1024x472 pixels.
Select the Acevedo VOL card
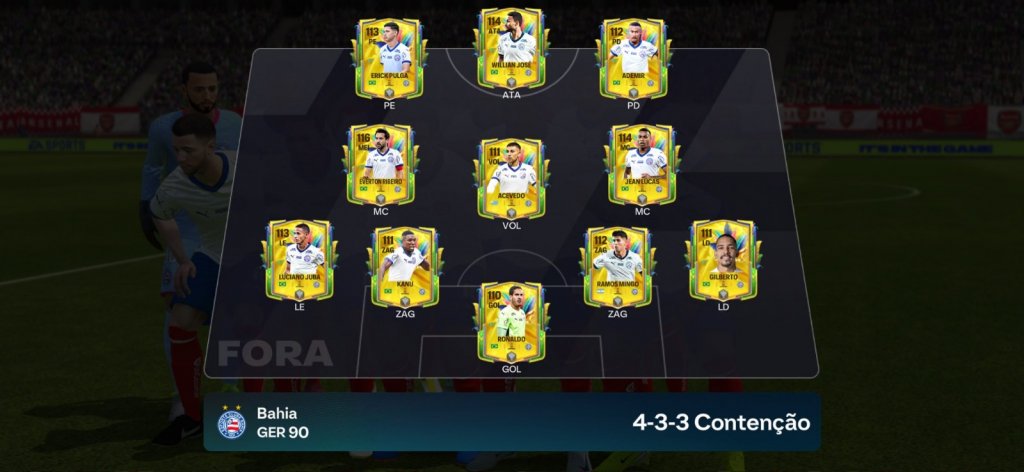511,178
